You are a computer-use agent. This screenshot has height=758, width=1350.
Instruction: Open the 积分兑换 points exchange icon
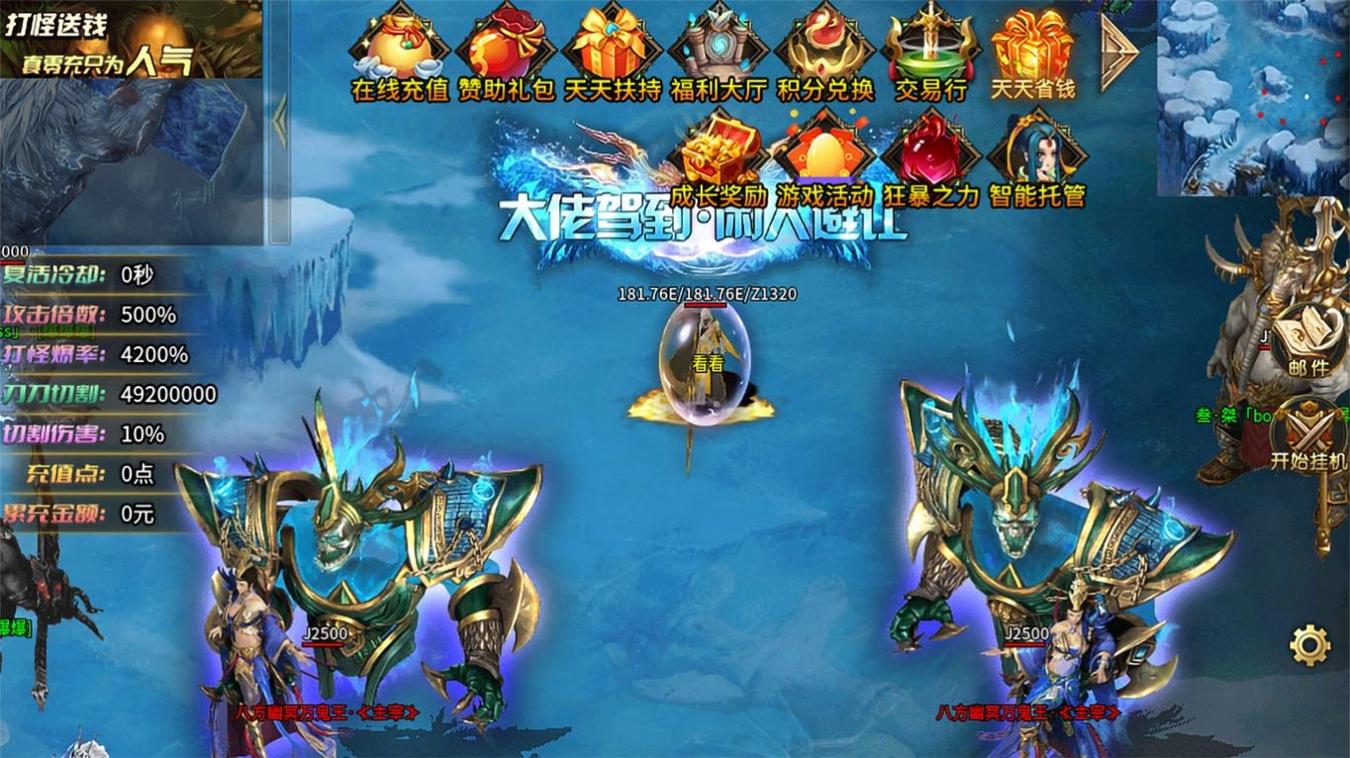click(826, 45)
